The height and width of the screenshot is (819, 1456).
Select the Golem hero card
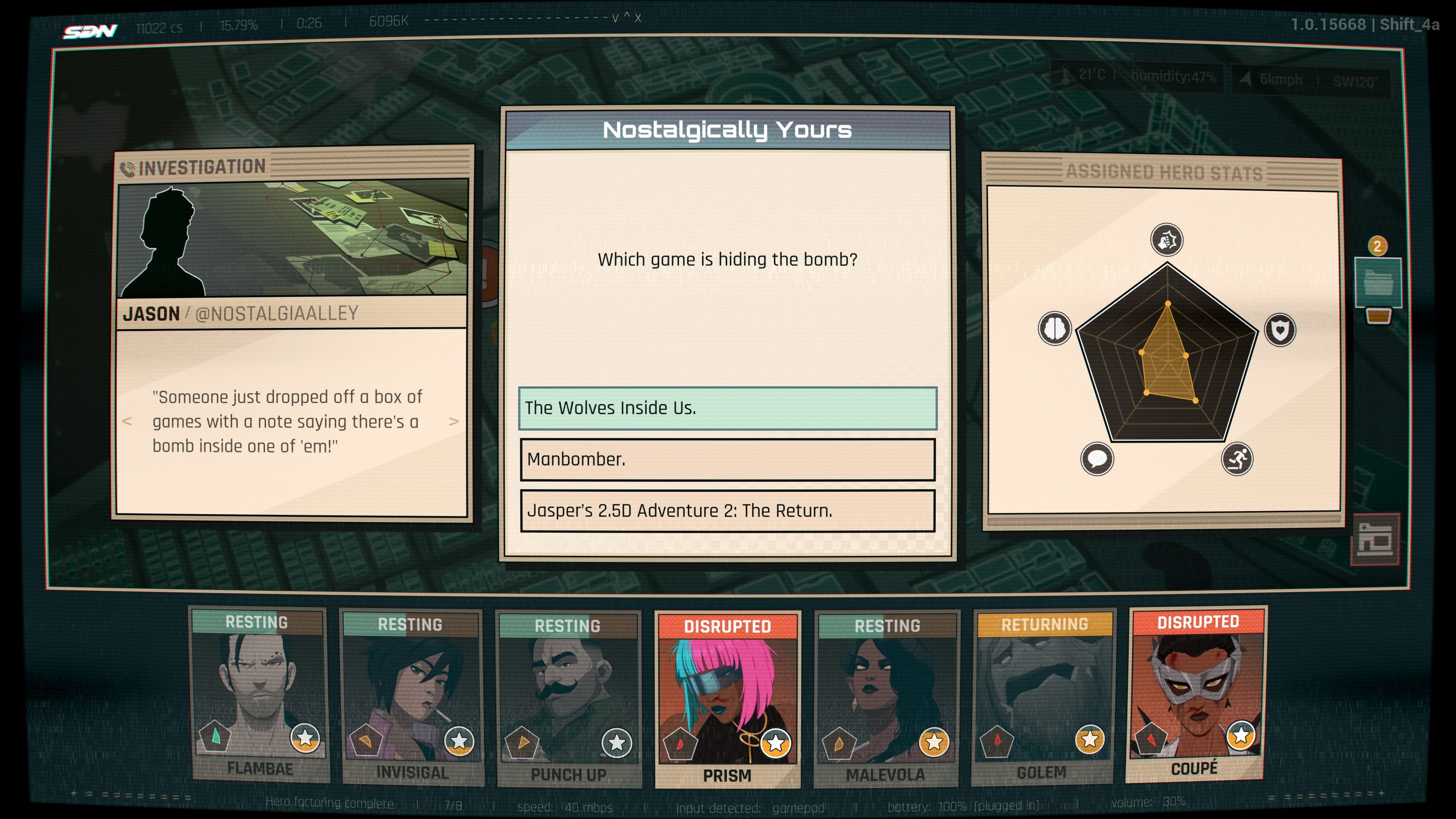pyautogui.click(x=1043, y=697)
